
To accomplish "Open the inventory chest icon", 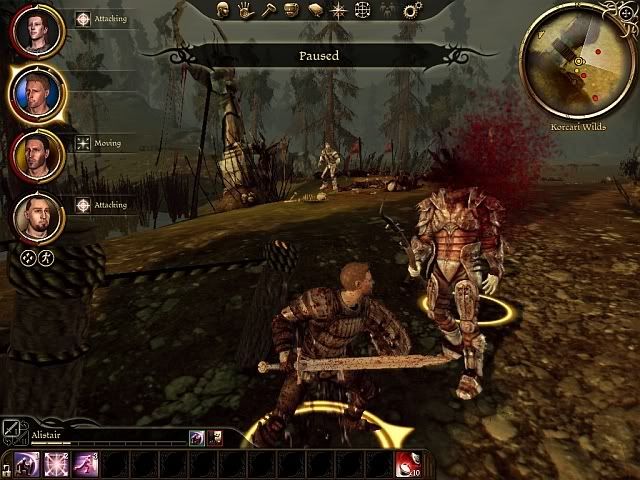I will 290,11.
